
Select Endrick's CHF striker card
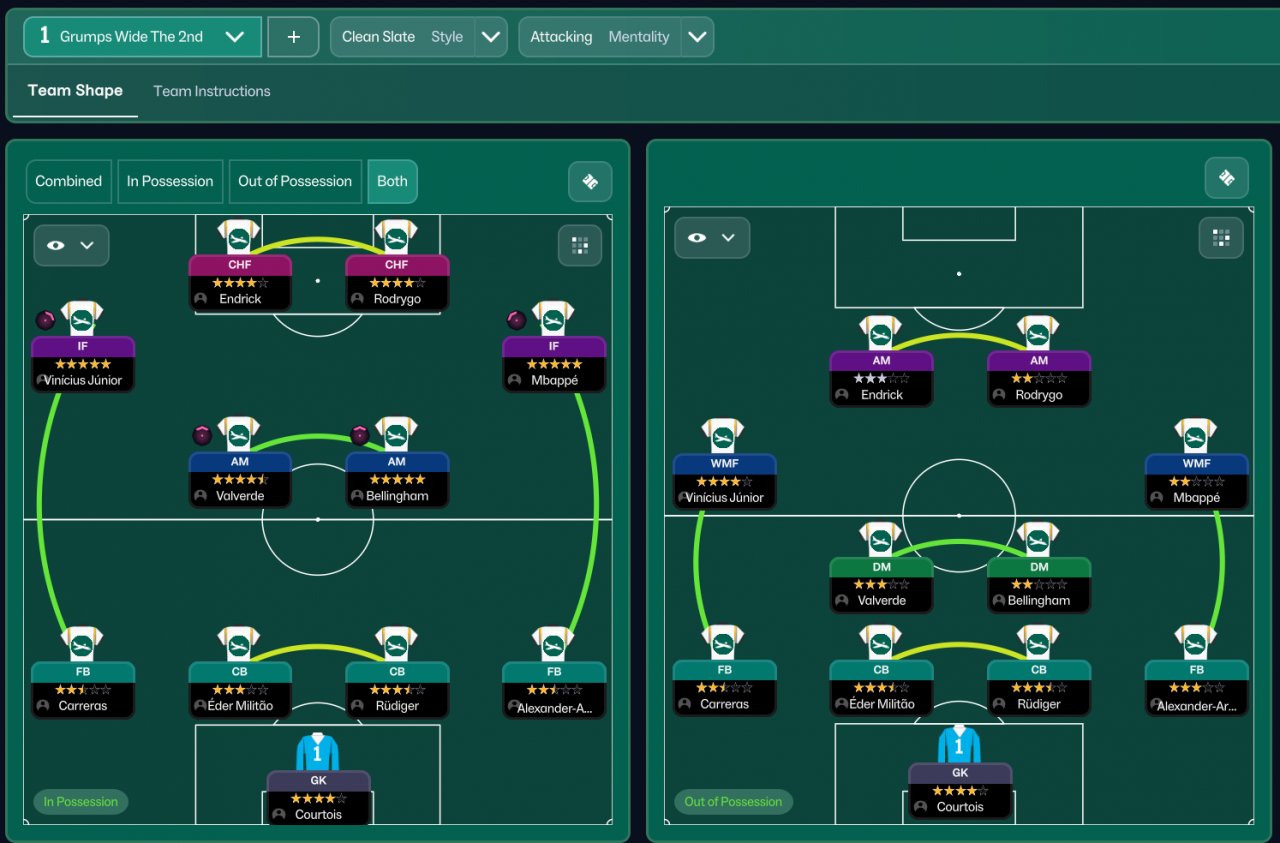240,282
